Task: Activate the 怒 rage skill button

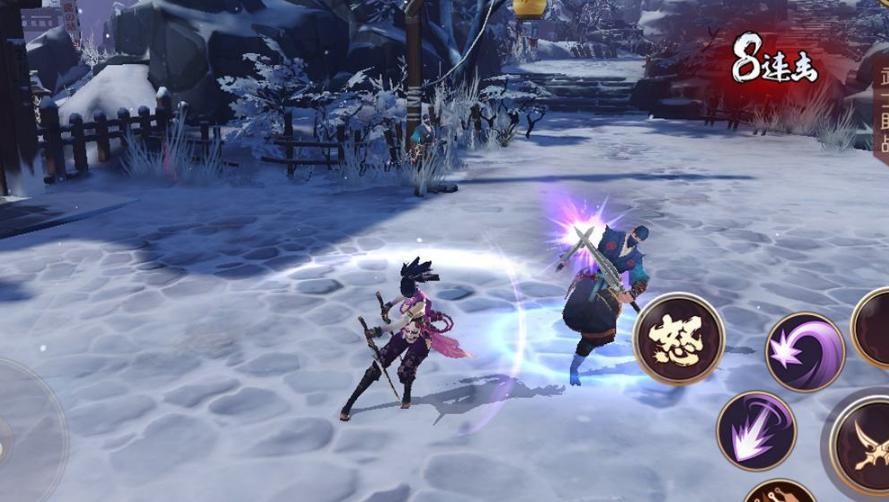Action: click(679, 339)
